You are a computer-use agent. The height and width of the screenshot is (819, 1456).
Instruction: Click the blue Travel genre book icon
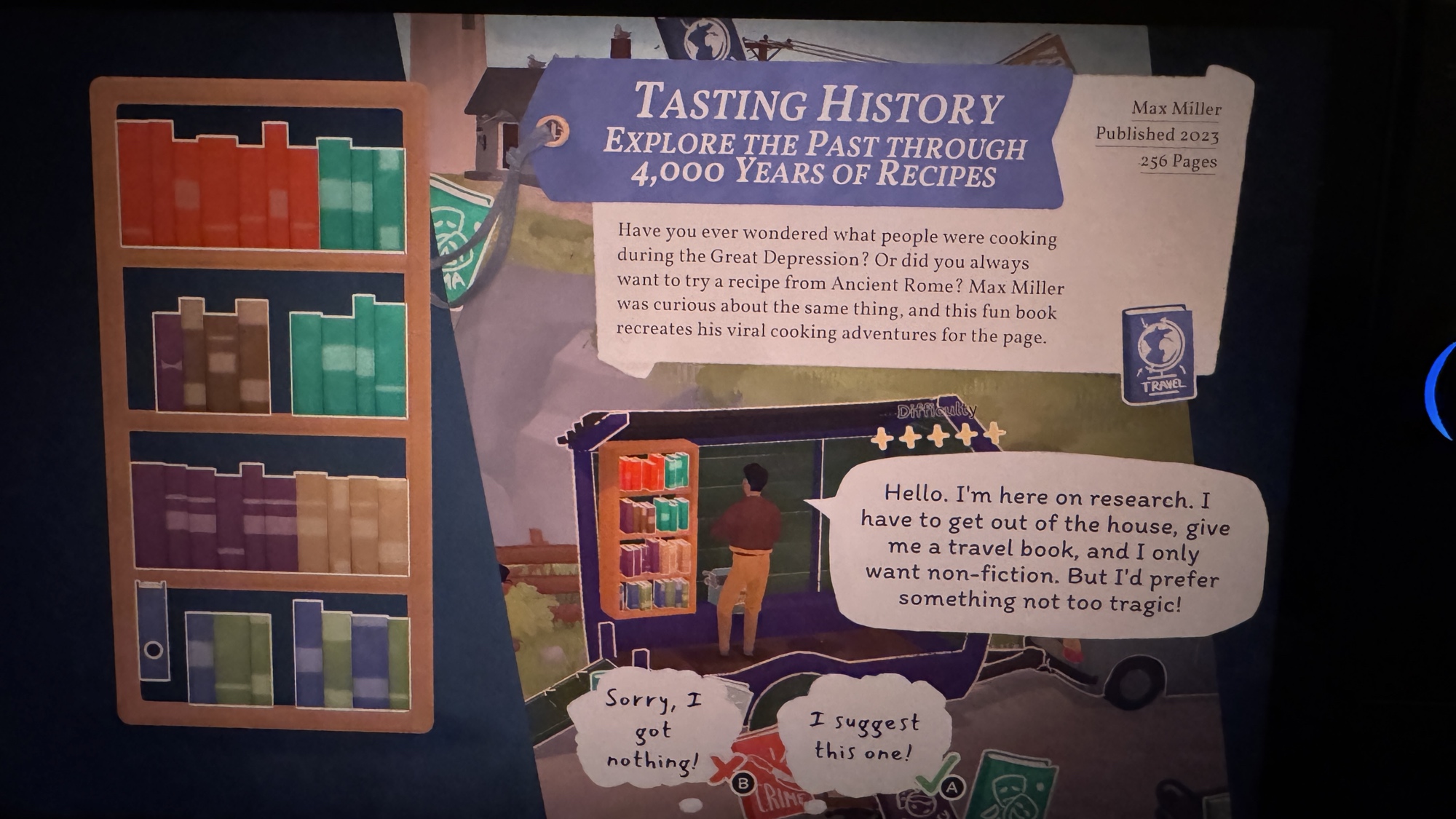click(1159, 354)
